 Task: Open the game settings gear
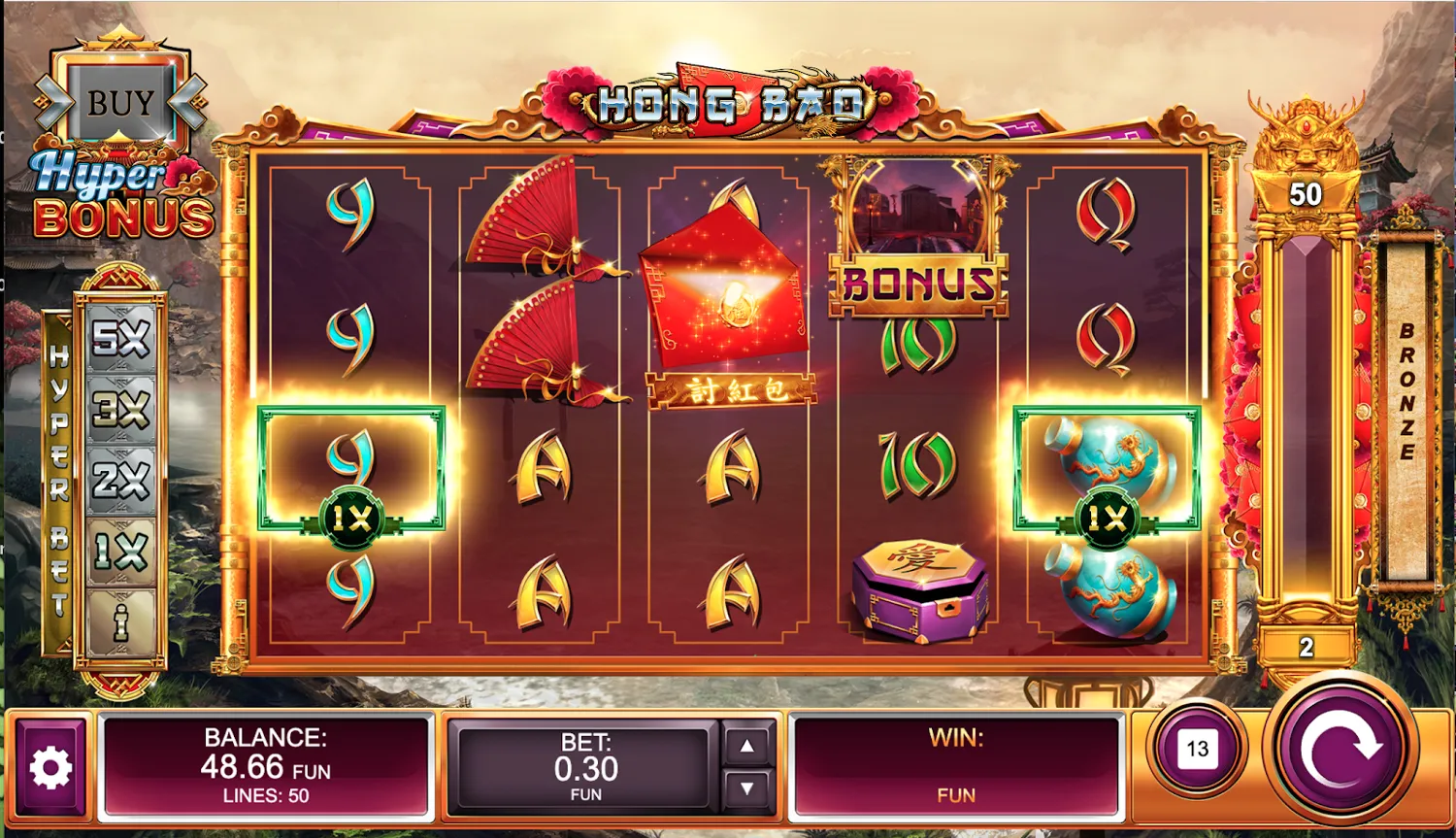50,766
